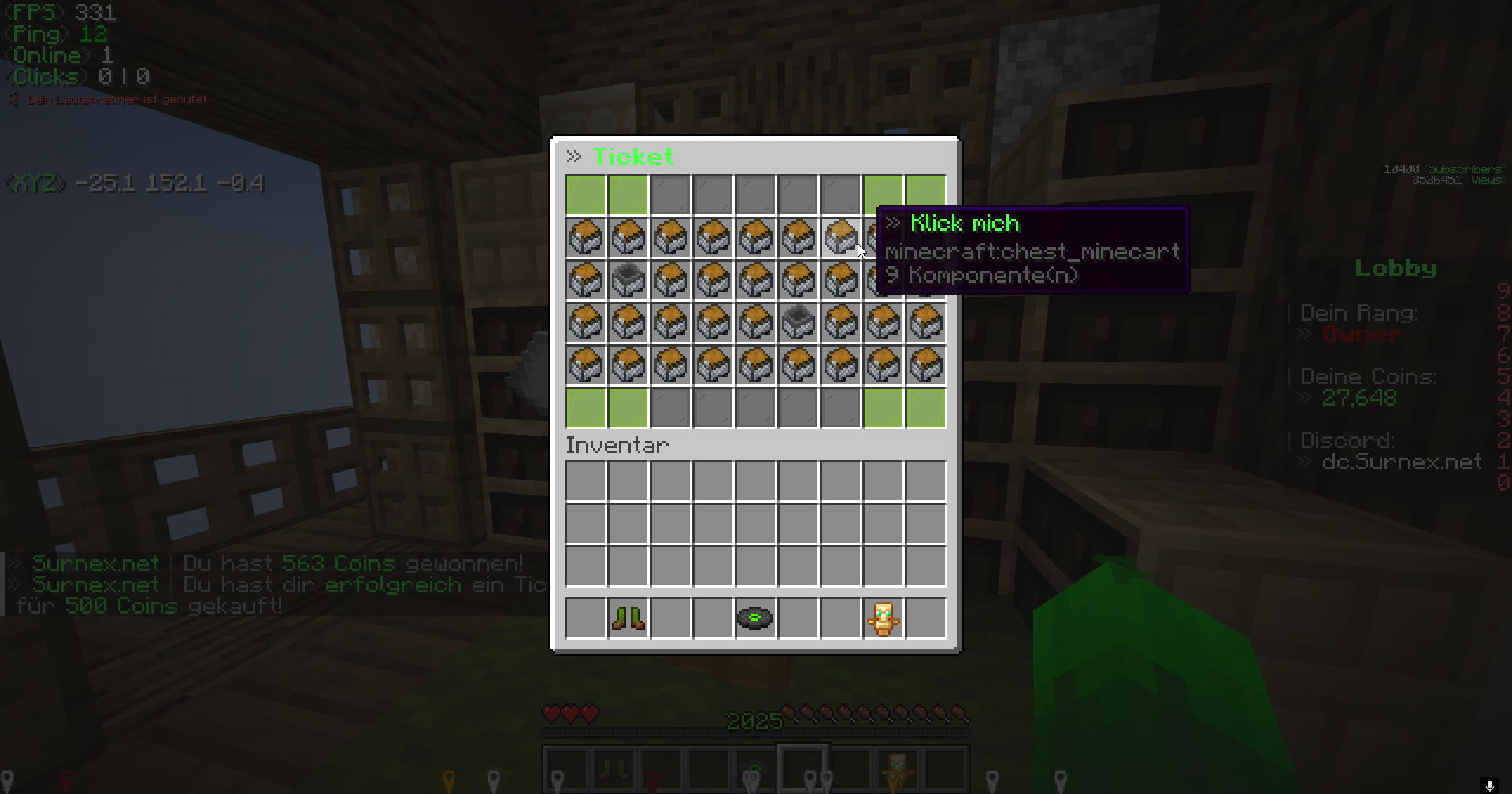1512x794 pixels.
Task: Click the Surnex.net text in chat
Action: 94,562
